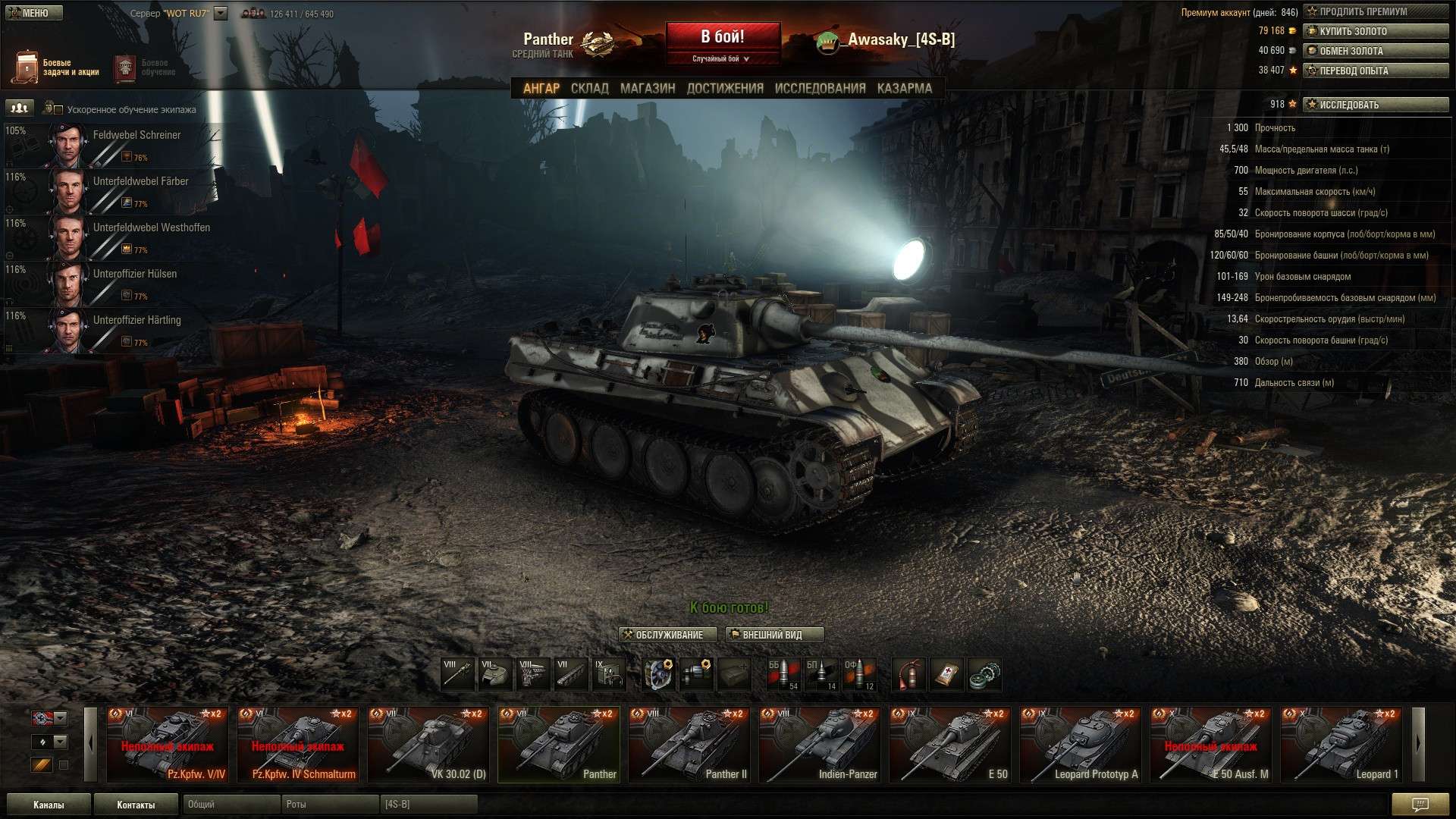
Task: Select the fire extinguisher consumable slot
Action: point(908,674)
